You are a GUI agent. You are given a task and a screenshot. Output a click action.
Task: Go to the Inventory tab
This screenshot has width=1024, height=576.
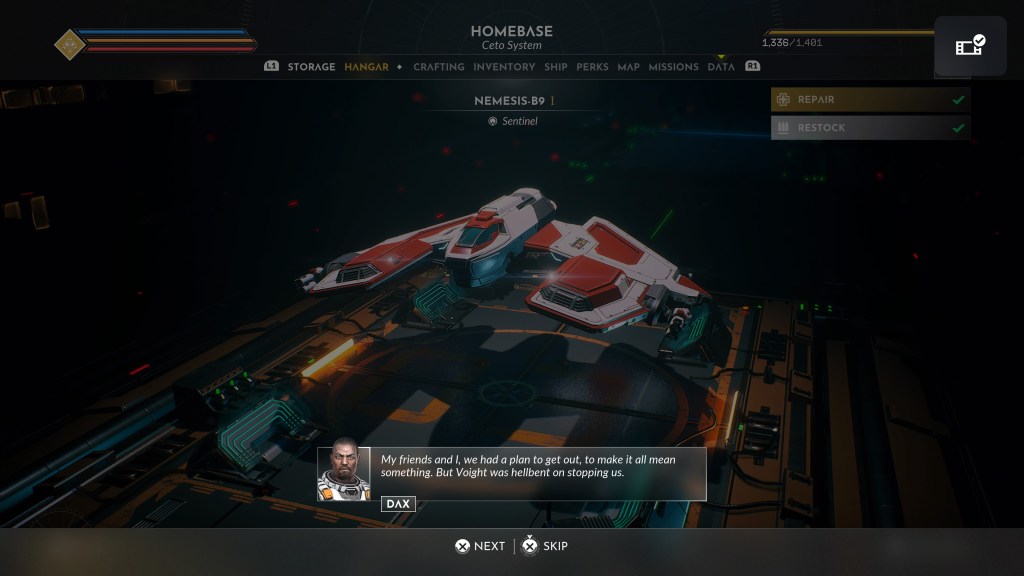[504, 67]
